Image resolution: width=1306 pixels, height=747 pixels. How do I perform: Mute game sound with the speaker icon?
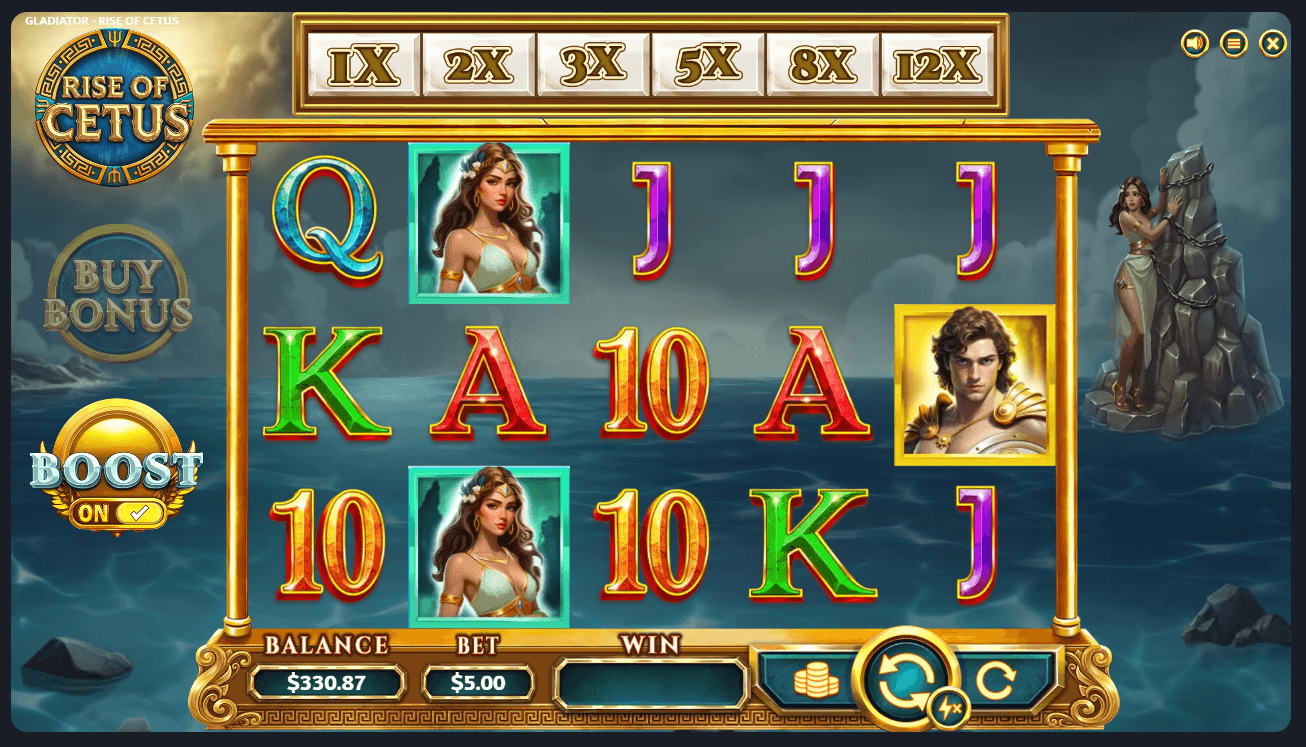tap(1193, 44)
